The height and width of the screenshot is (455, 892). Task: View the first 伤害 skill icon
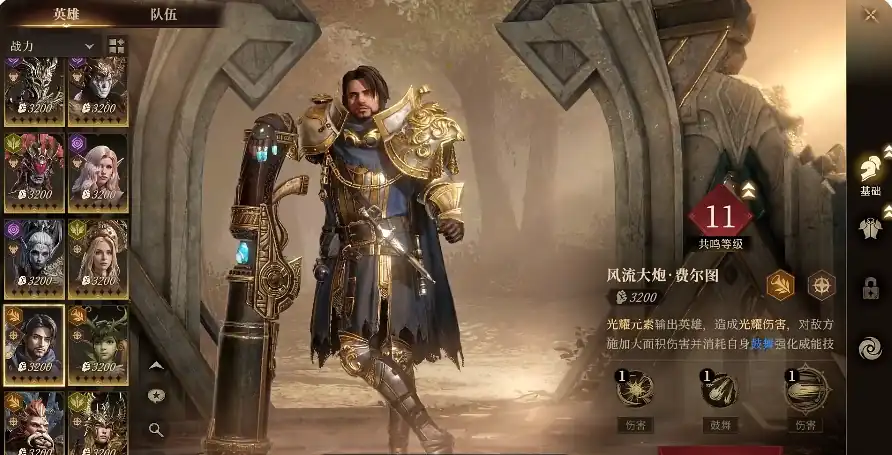point(637,391)
